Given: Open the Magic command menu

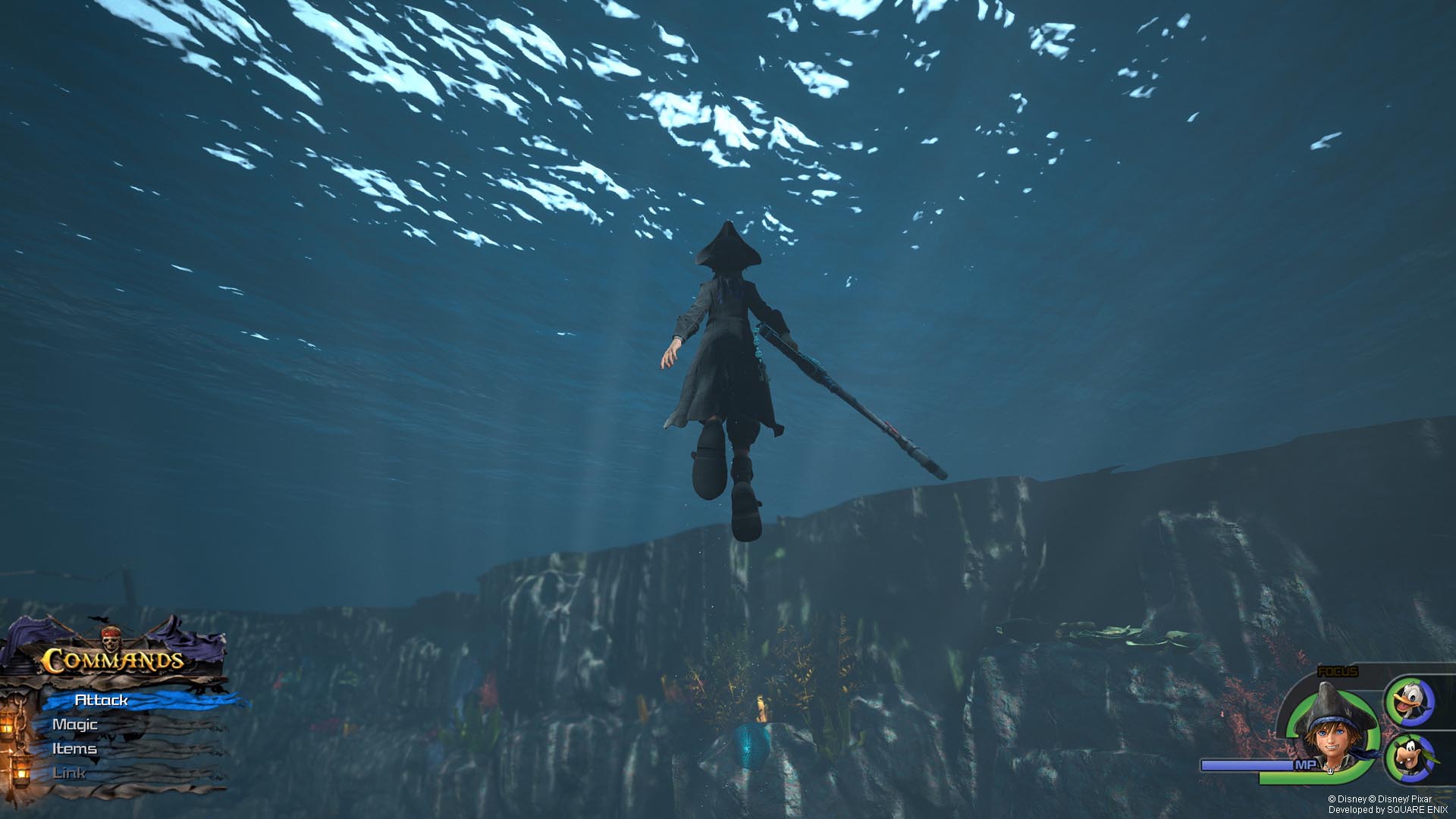Looking at the screenshot, I should 74,723.
